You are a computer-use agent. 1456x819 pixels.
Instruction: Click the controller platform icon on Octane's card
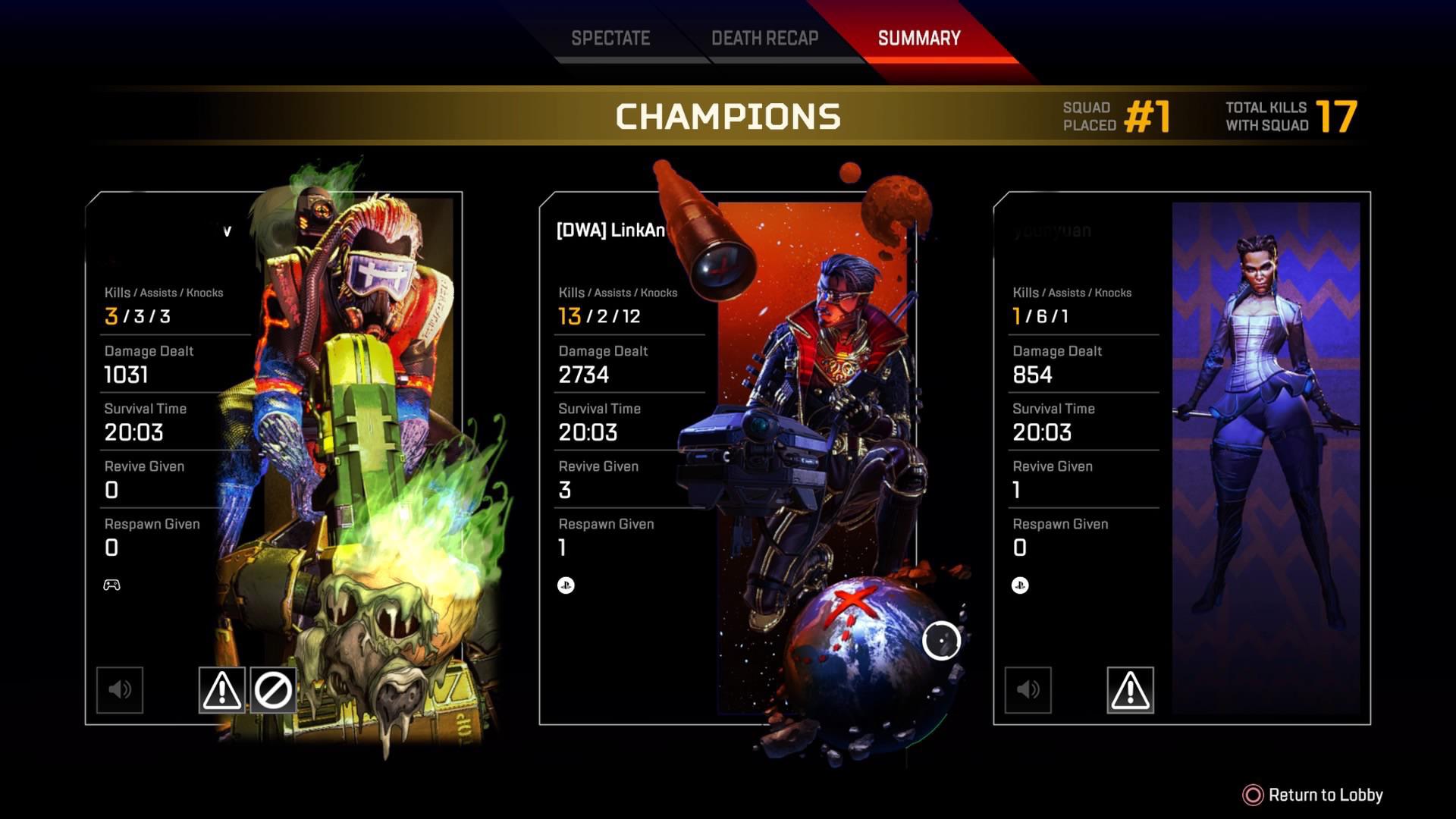coord(111,585)
